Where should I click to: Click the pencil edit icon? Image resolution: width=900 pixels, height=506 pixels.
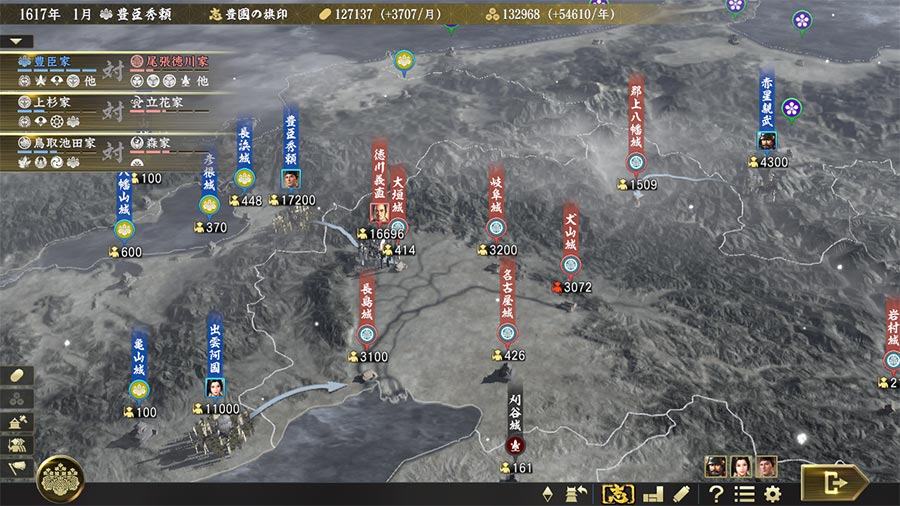(x=681, y=493)
